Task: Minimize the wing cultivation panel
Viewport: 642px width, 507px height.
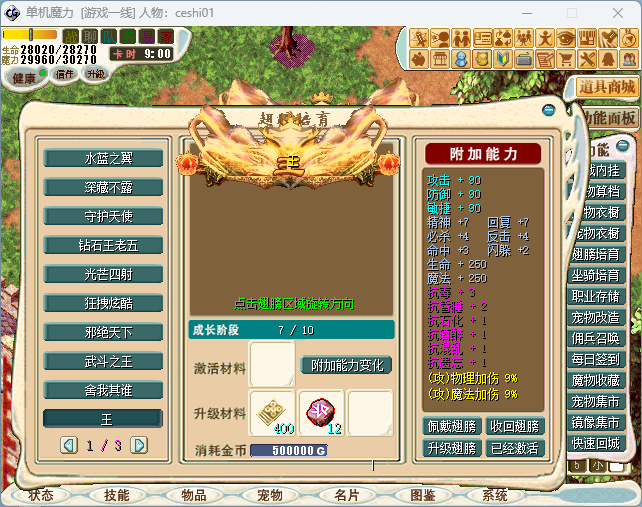Action: (x=549, y=111)
